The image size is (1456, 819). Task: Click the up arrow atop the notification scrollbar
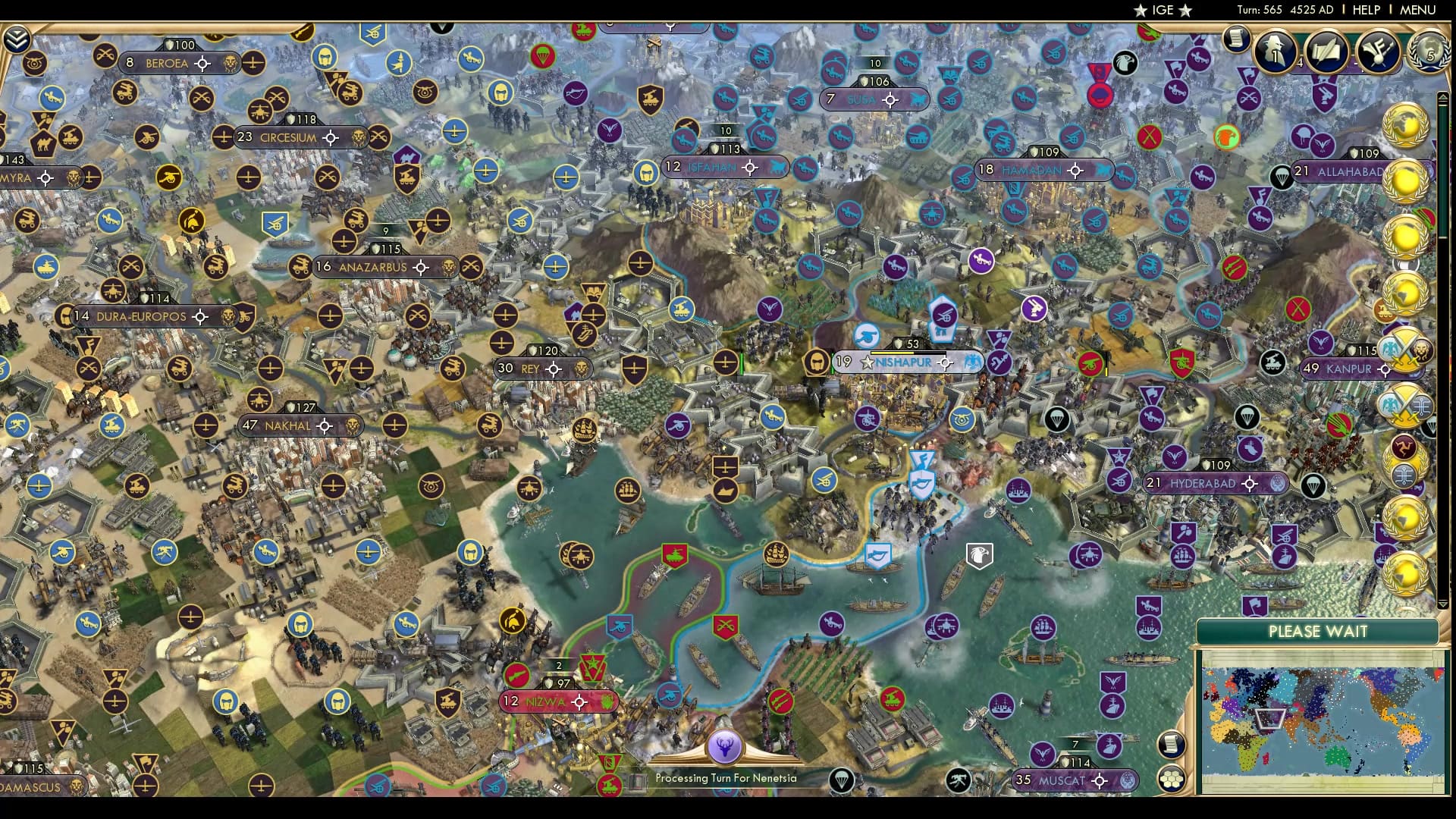(1443, 97)
